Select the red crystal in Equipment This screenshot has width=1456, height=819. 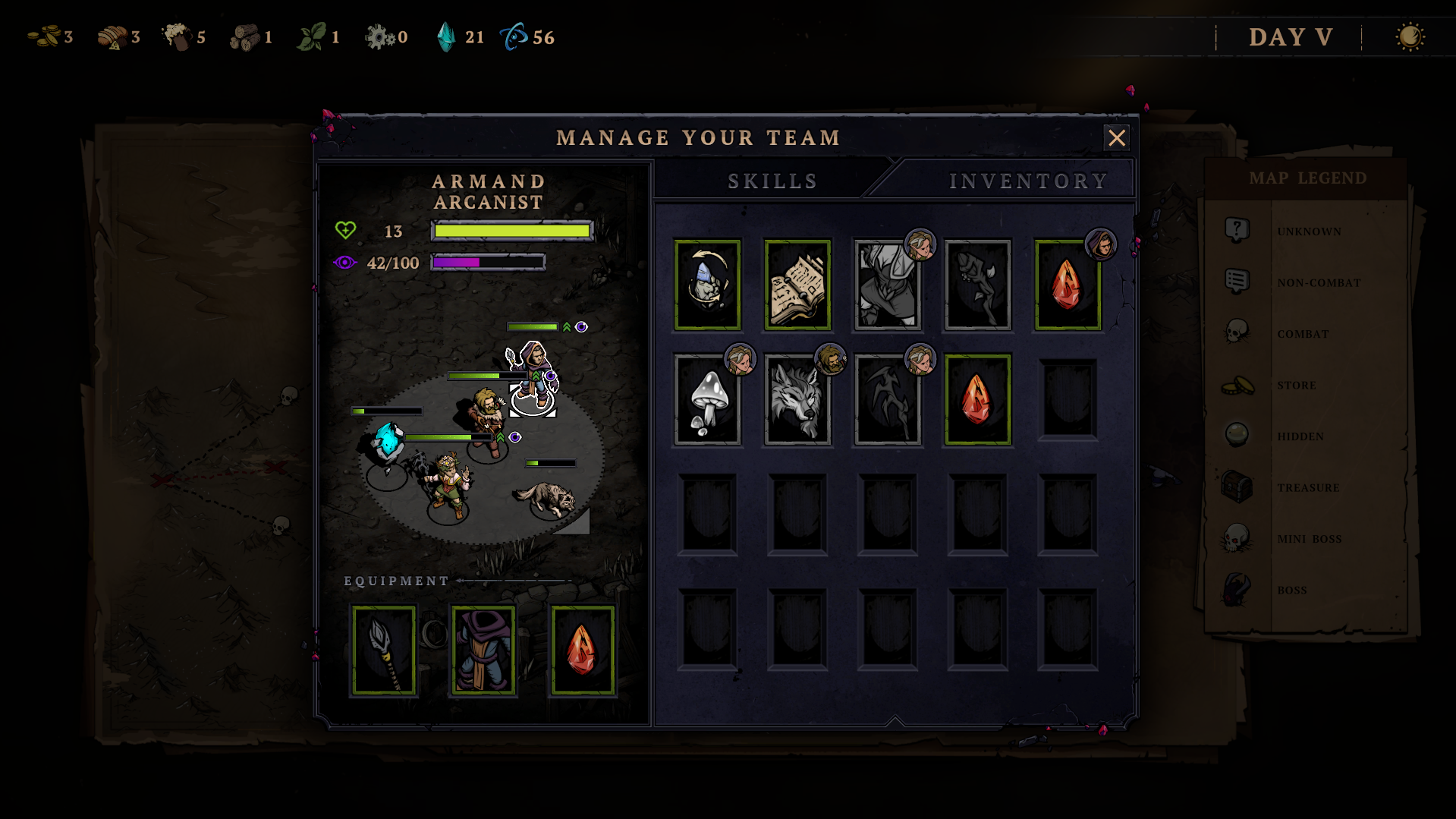point(583,650)
